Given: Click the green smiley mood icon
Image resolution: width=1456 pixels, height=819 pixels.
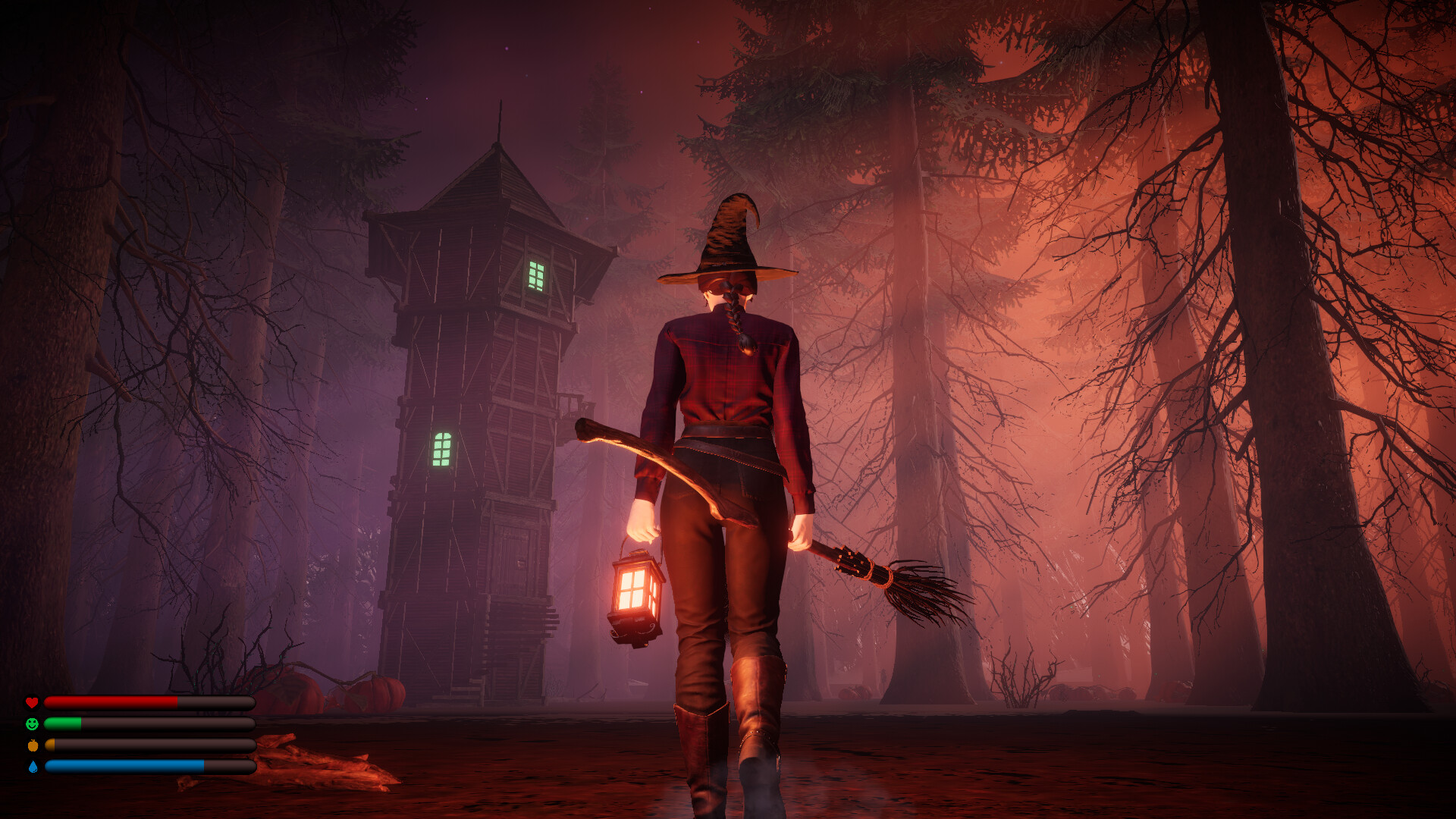Looking at the screenshot, I should point(31,723).
